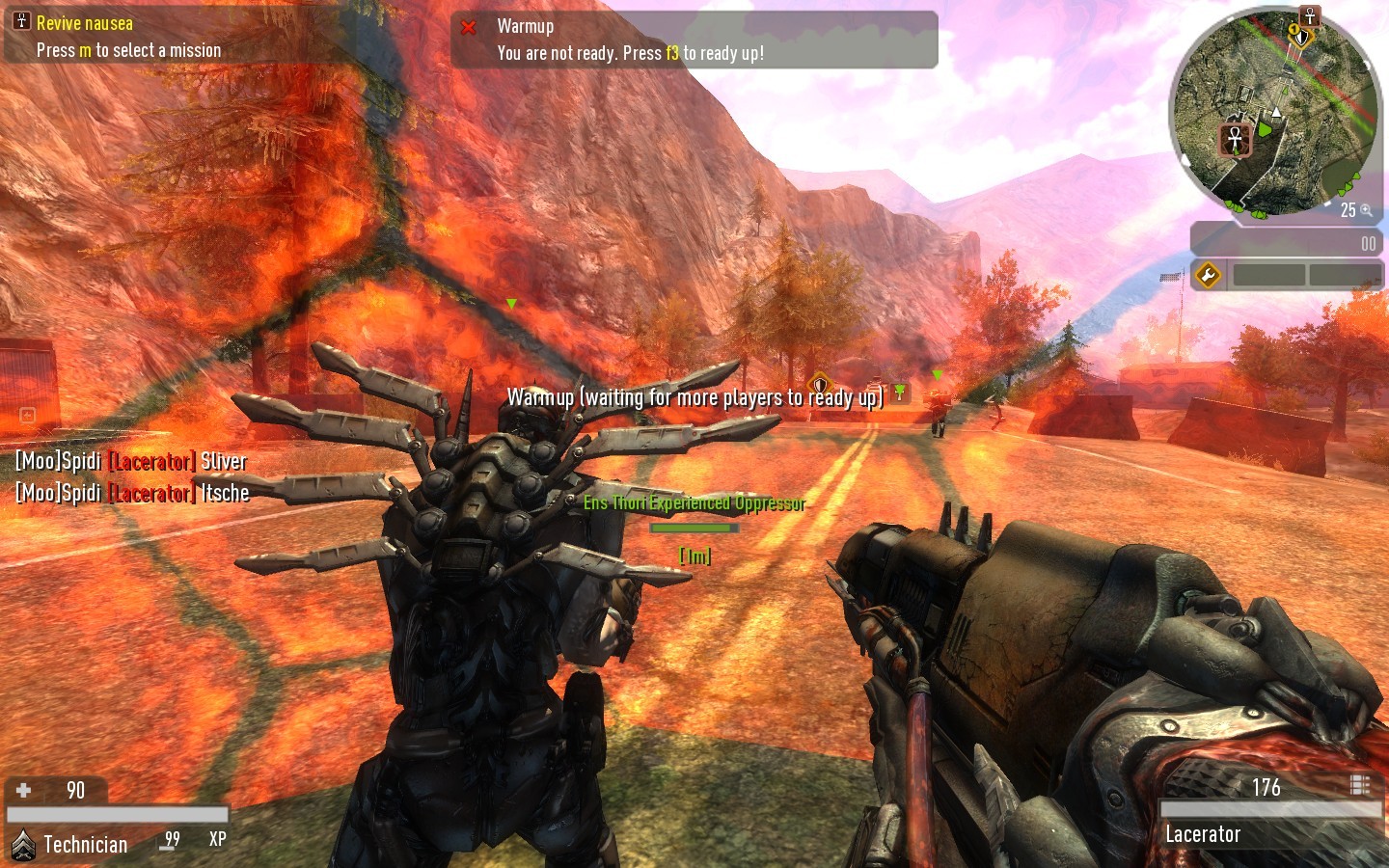Click the revive ankh marker on minimap
The height and width of the screenshot is (868, 1389).
(1235, 139)
